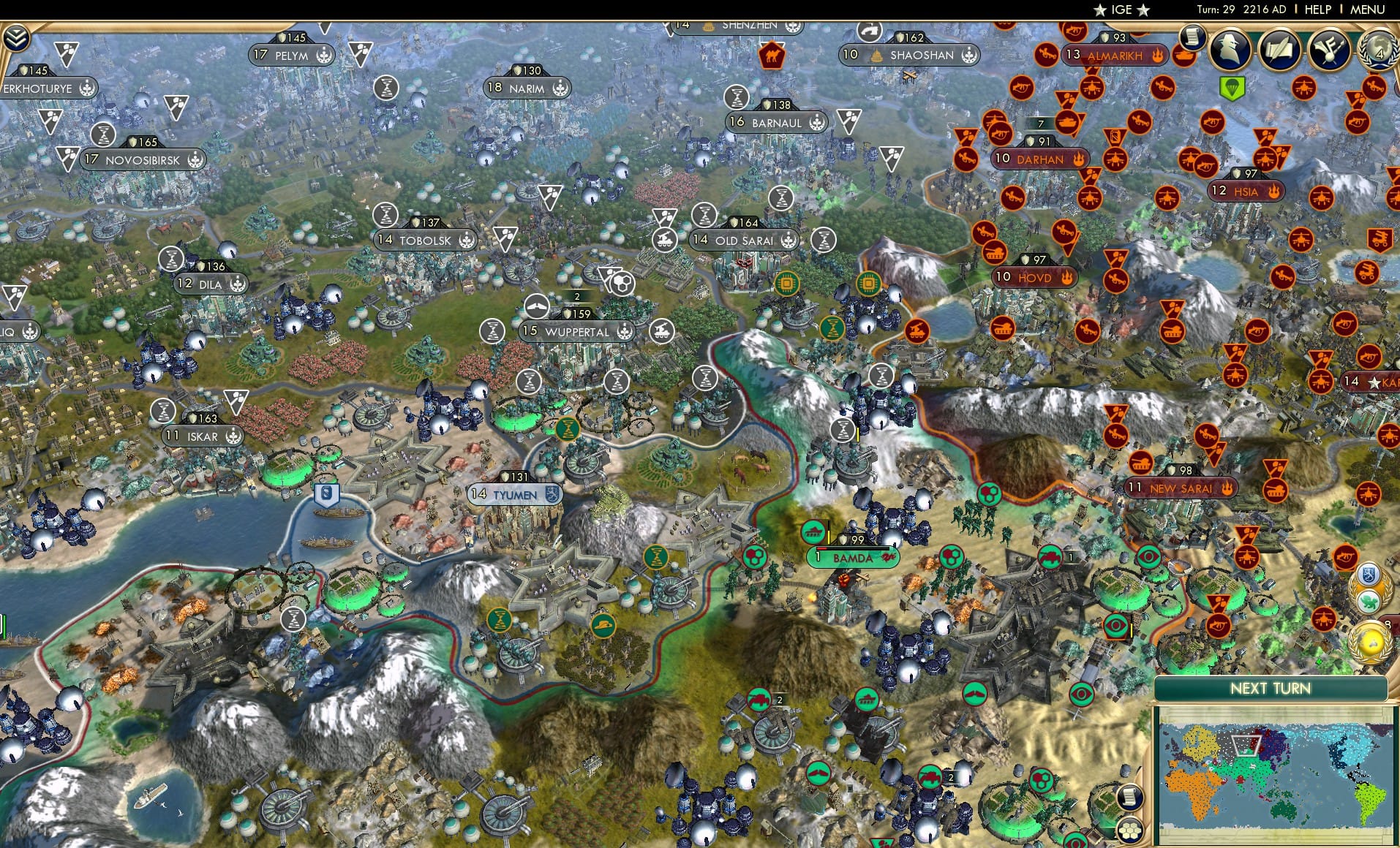Select a green eye unit flag near New Sarai
This screenshot has height=848, width=1400.
pyautogui.click(x=1147, y=556)
